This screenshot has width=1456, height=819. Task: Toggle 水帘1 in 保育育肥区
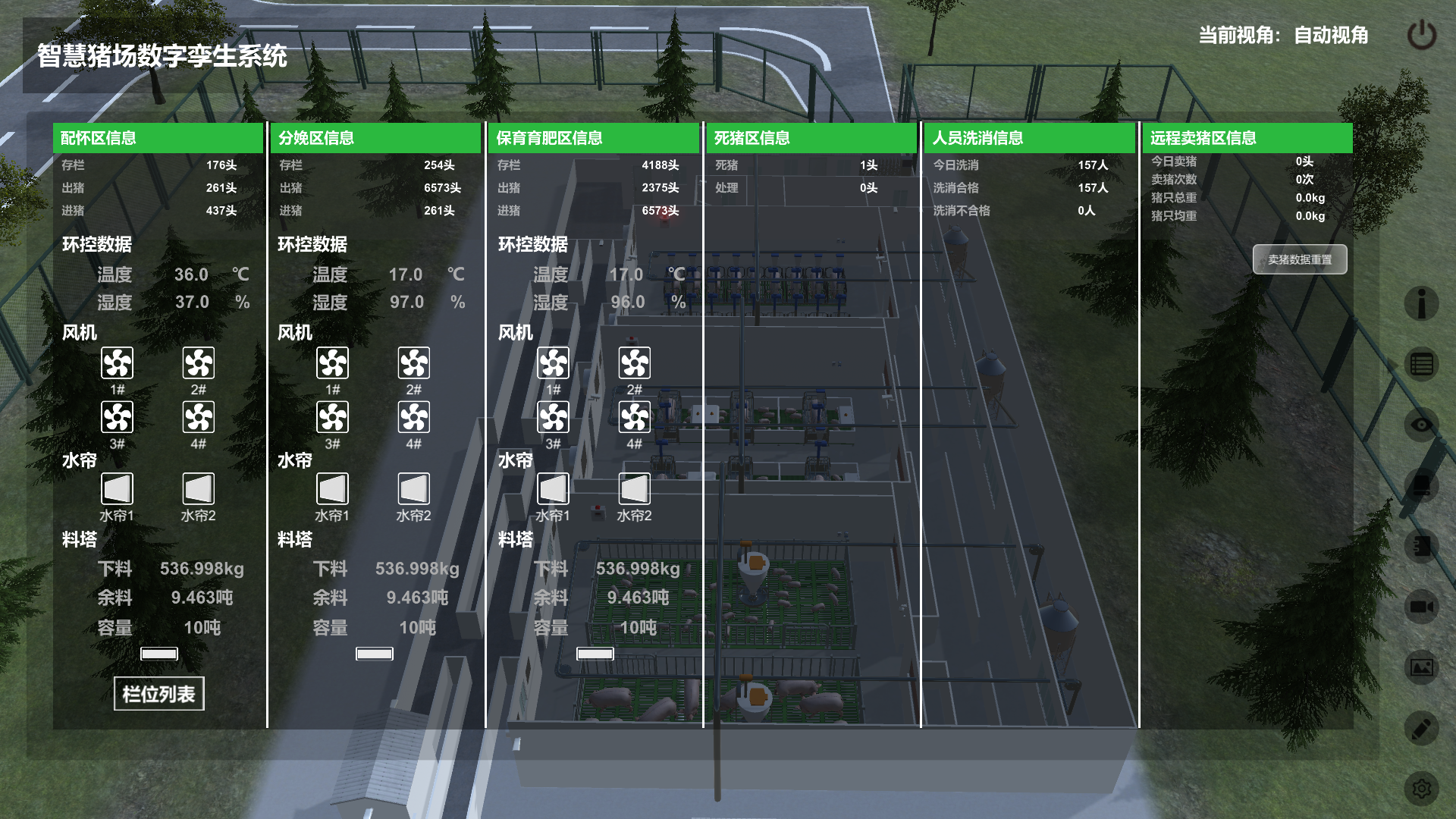pyautogui.click(x=554, y=489)
